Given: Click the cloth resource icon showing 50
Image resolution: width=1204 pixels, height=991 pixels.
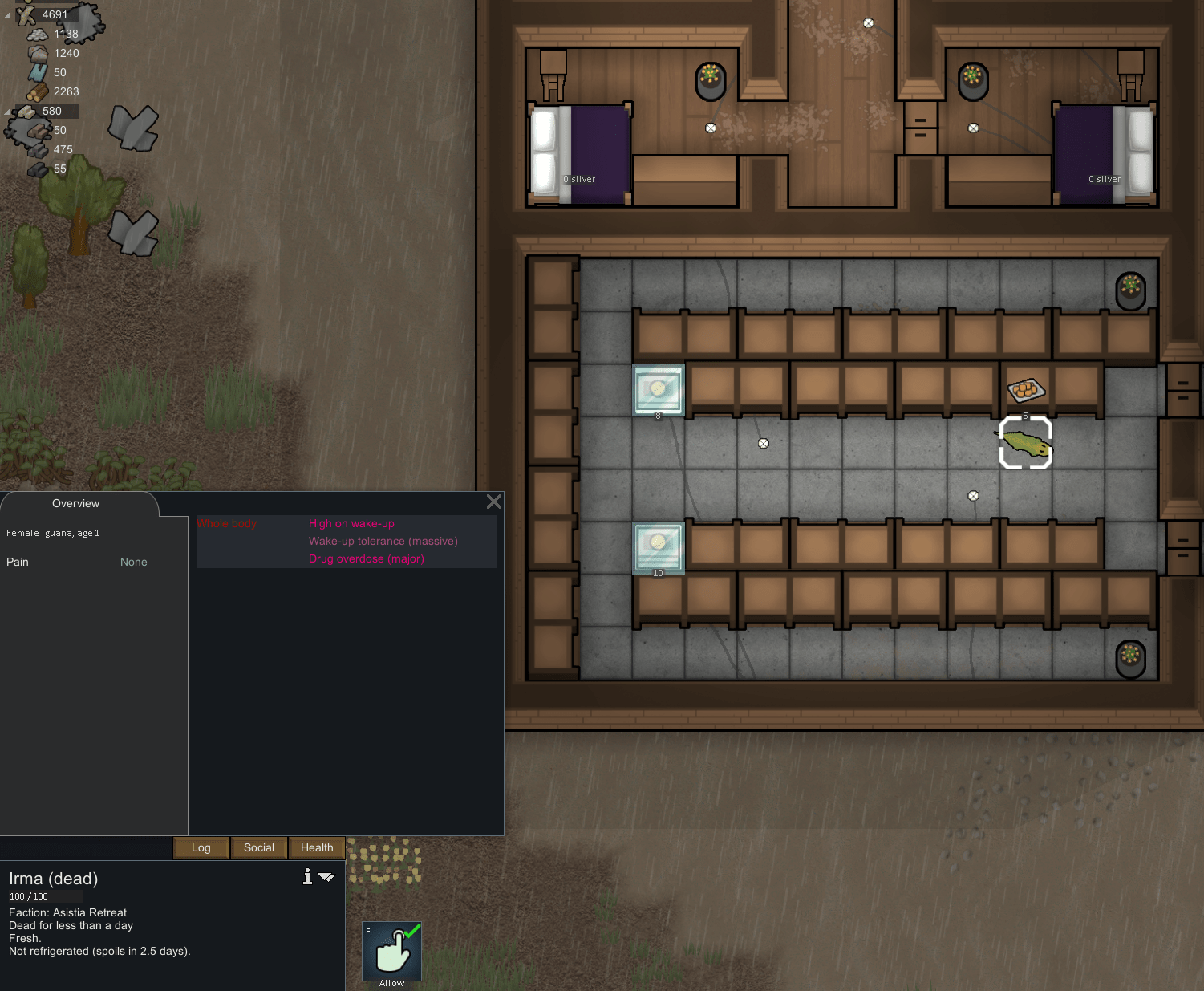Looking at the screenshot, I should [x=36, y=72].
